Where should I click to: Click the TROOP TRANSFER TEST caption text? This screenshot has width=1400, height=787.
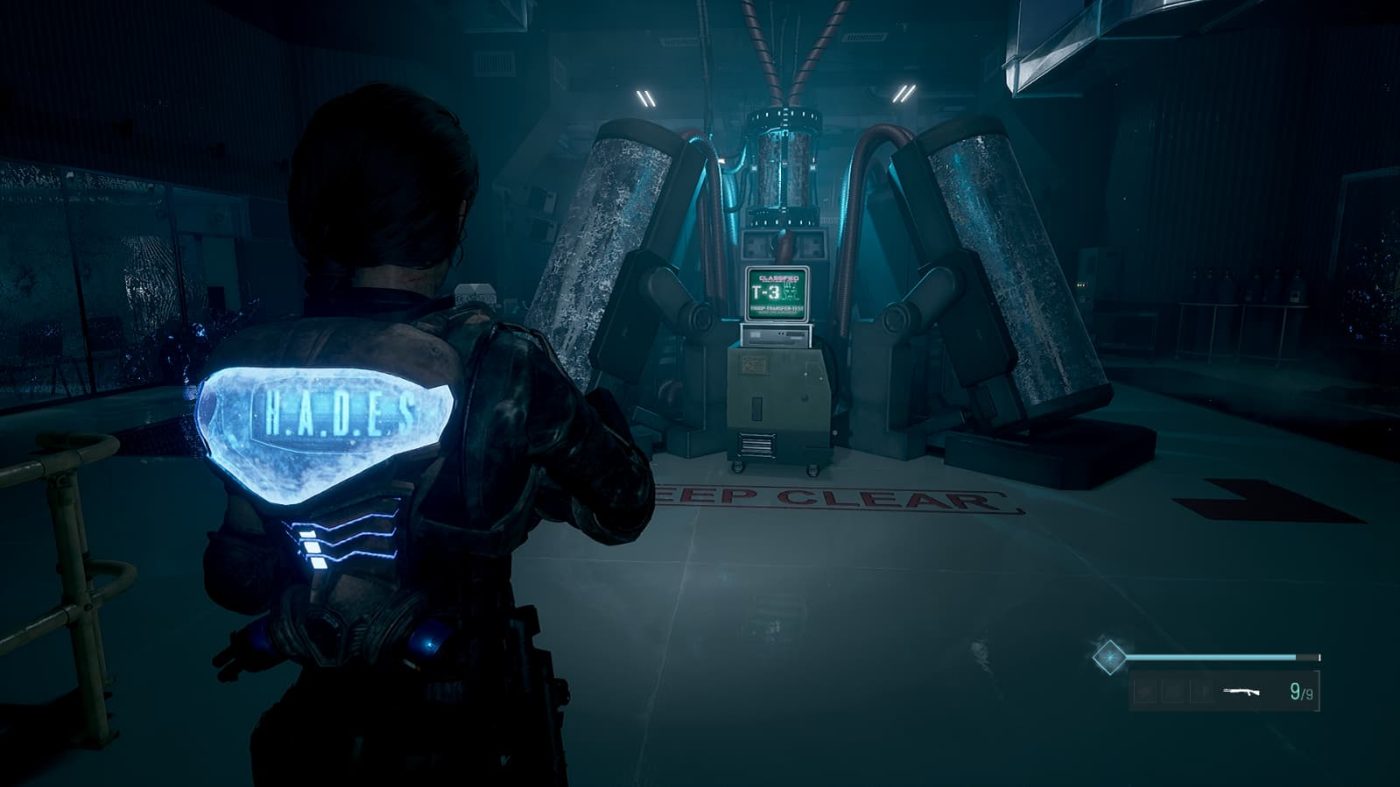pos(777,308)
